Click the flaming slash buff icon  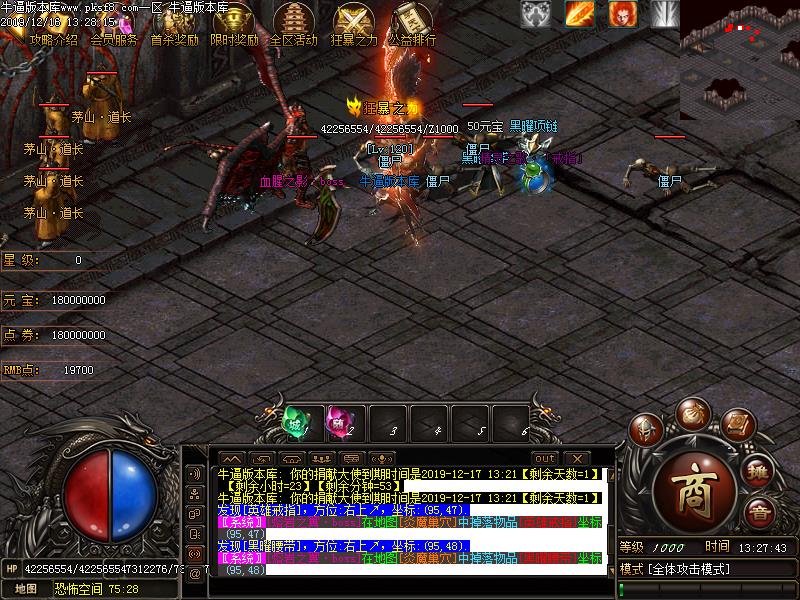pyautogui.click(x=580, y=13)
